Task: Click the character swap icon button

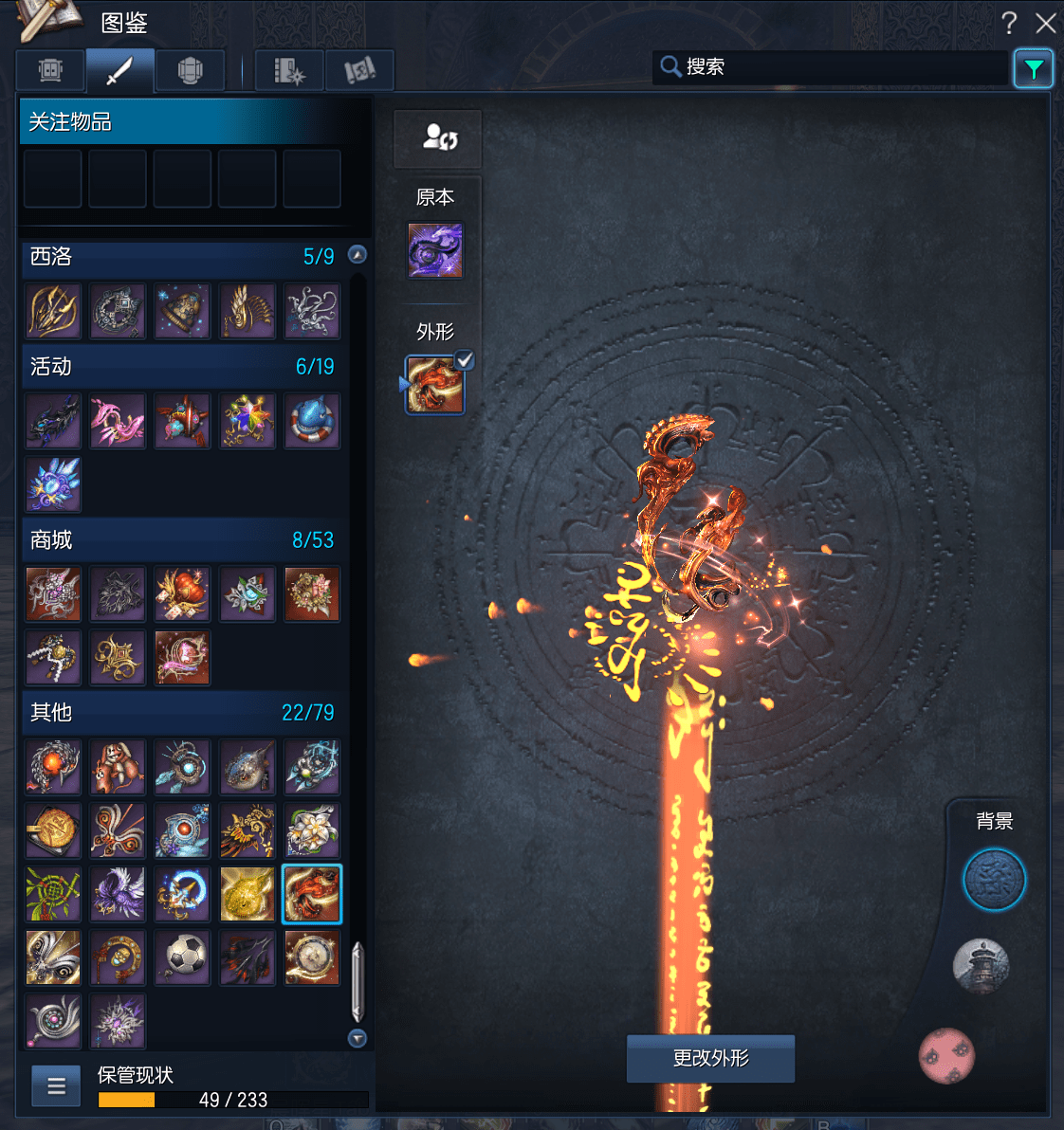Action: 438,138
